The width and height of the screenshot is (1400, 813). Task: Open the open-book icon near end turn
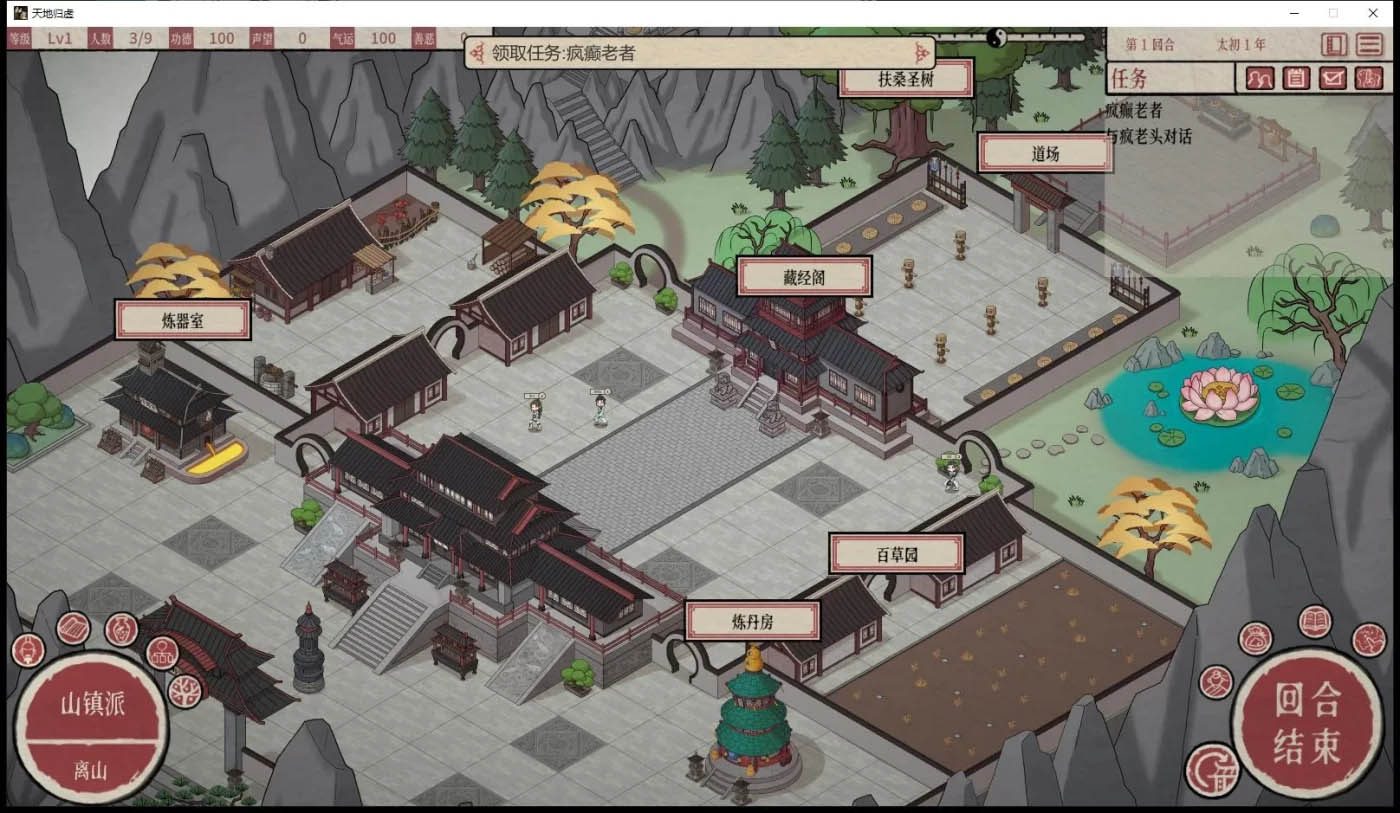[x=1315, y=622]
